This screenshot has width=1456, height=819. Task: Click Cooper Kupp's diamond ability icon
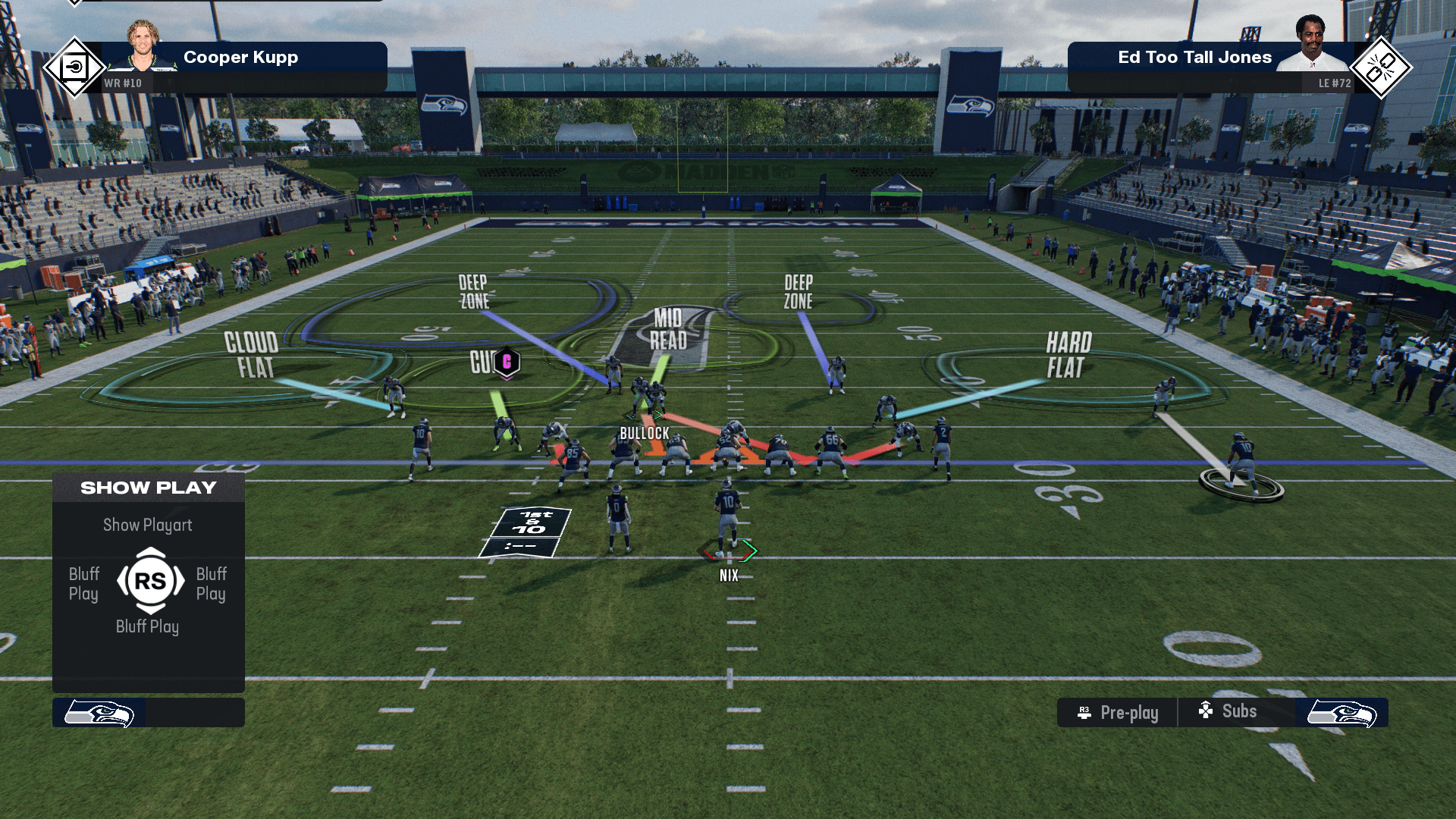(74, 68)
